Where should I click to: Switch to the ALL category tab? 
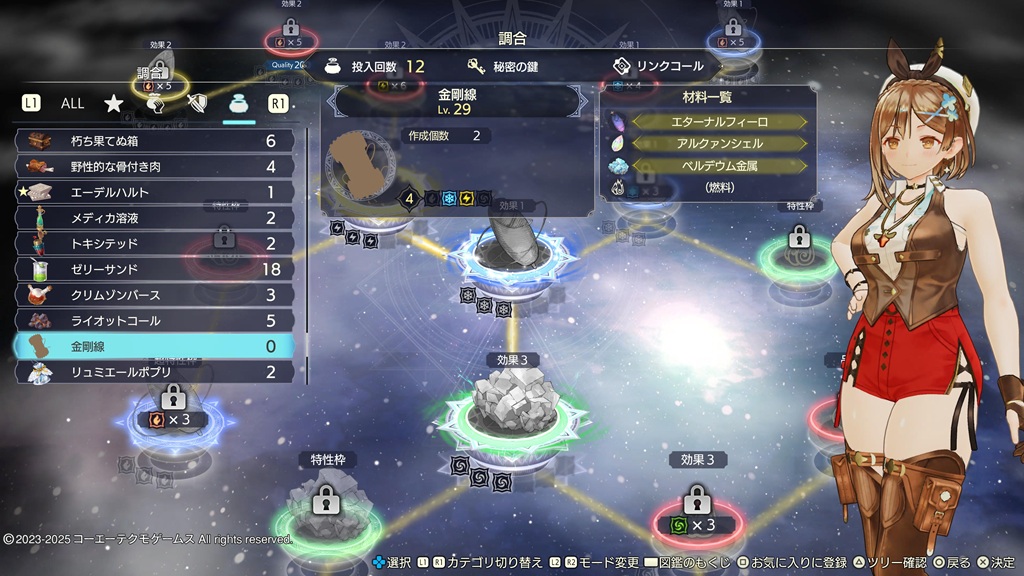[73, 103]
